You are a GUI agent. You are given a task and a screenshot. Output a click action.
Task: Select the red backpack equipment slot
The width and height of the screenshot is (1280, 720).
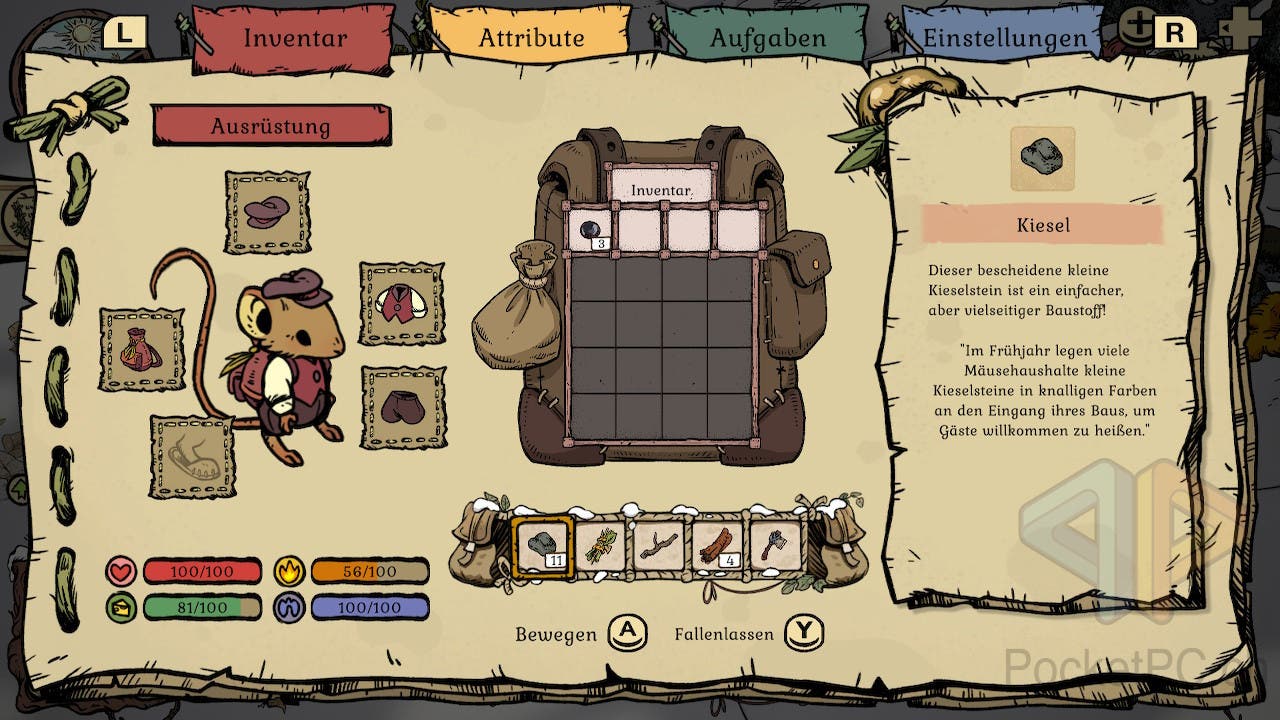pos(141,349)
